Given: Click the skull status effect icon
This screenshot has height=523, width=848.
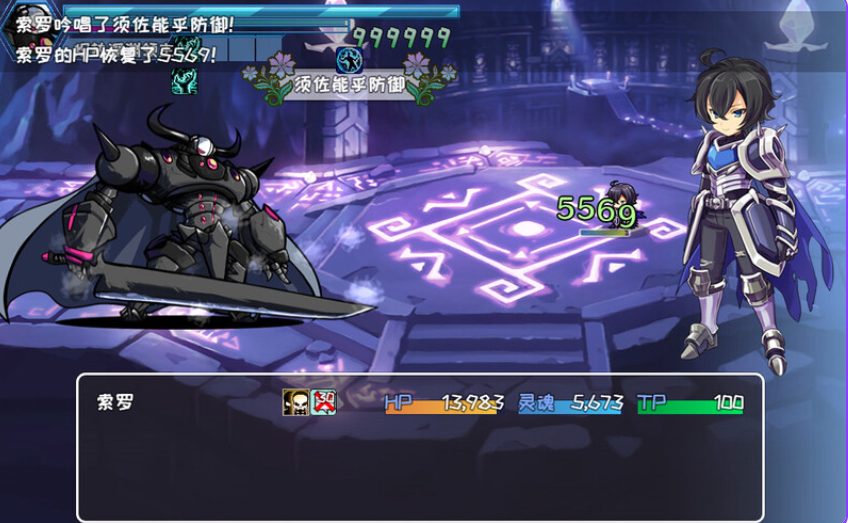Looking at the screenshot, I should click(295, 402).
